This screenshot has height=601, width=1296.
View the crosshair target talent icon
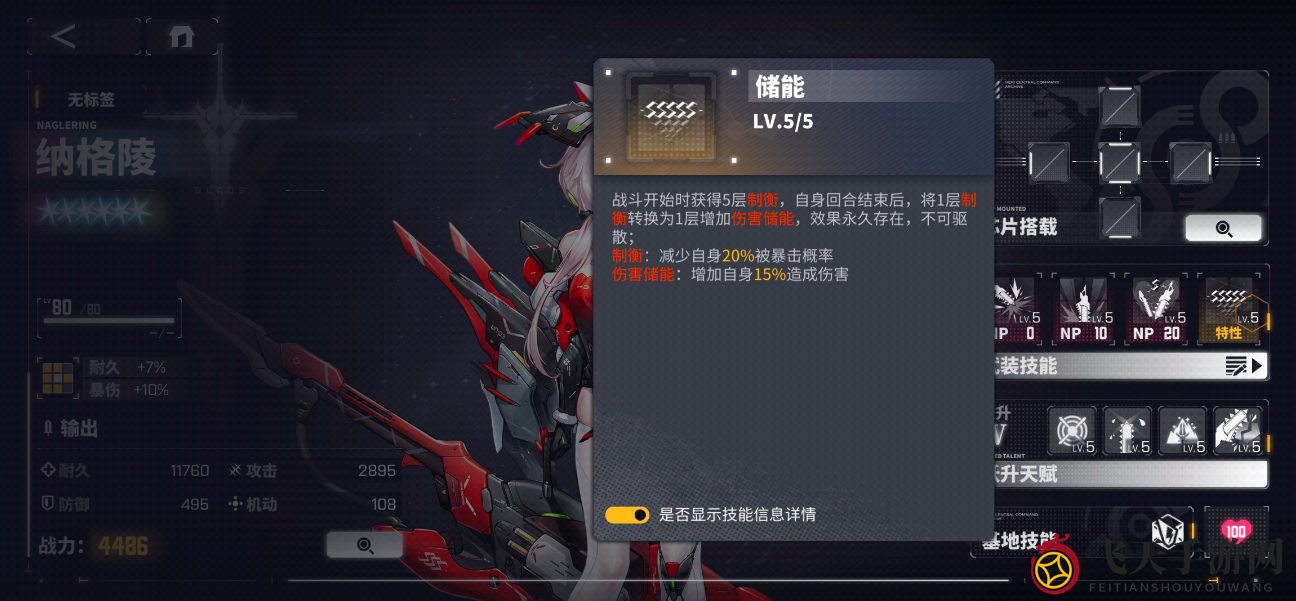click(1072, 431)
